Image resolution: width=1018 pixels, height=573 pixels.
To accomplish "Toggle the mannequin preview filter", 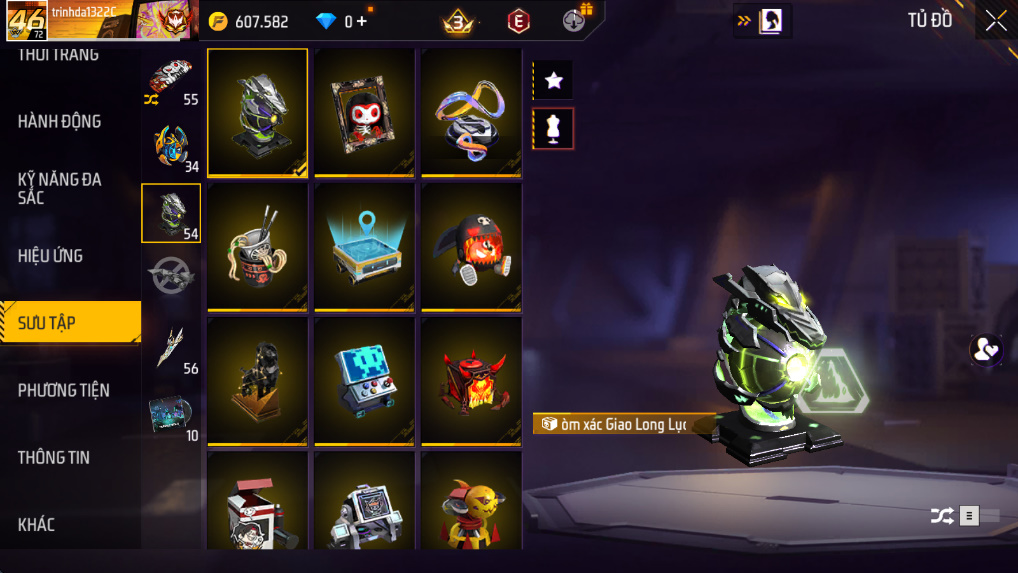I will click(553, 128).
